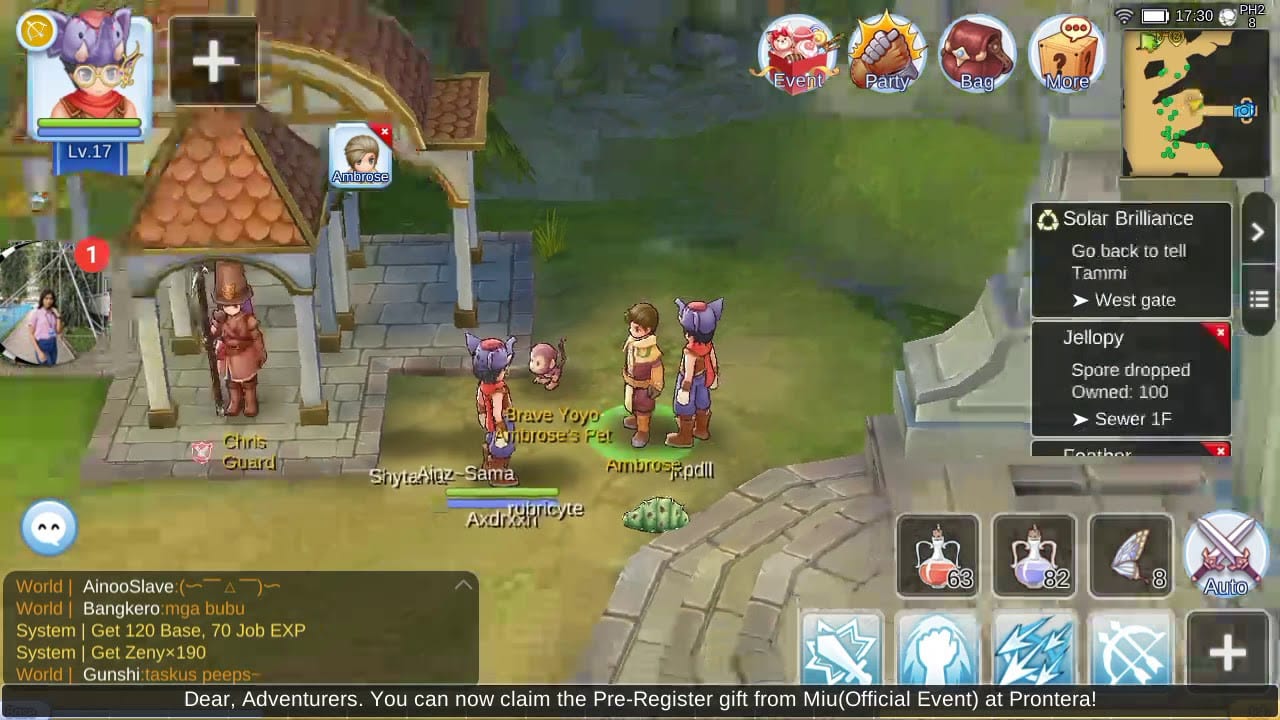The height and width of the screenshot is (720, 1280).
Task: Open the Event menu
Action: point(798,55)
